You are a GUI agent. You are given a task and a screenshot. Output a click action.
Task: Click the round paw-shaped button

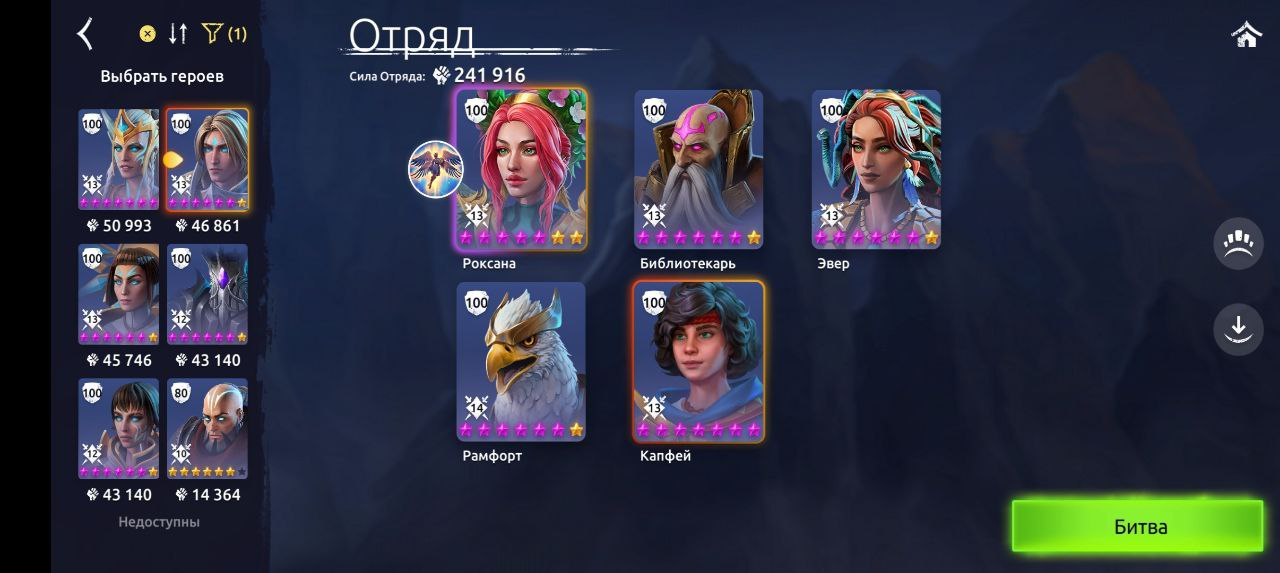pyautogui.click(x=1238, y=243)
